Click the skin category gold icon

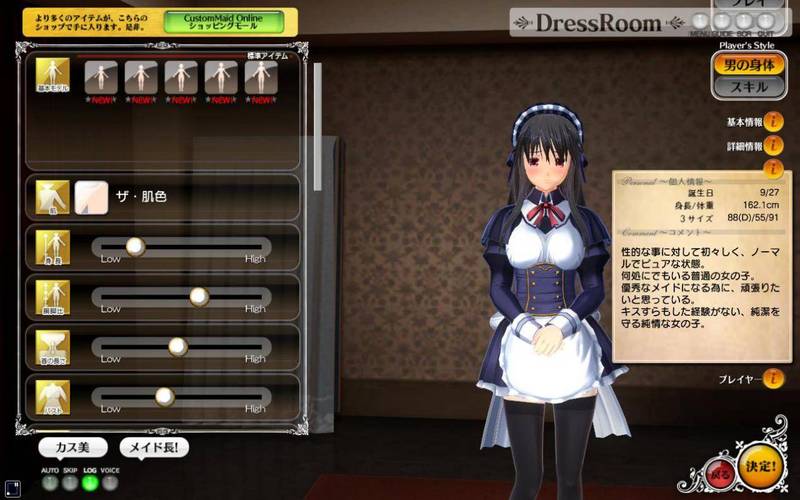(52, 196)
